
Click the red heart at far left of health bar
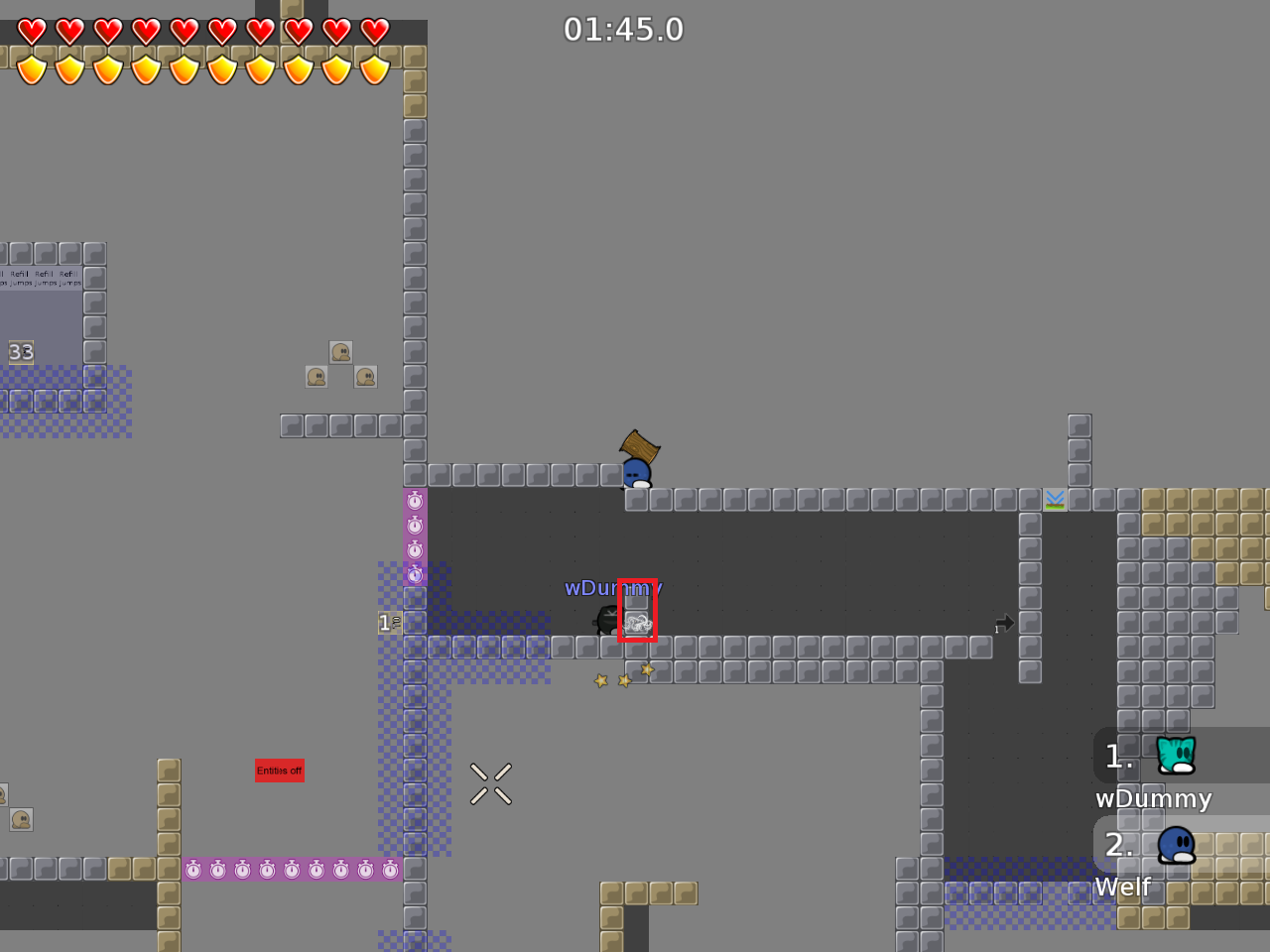coord(31,31)
